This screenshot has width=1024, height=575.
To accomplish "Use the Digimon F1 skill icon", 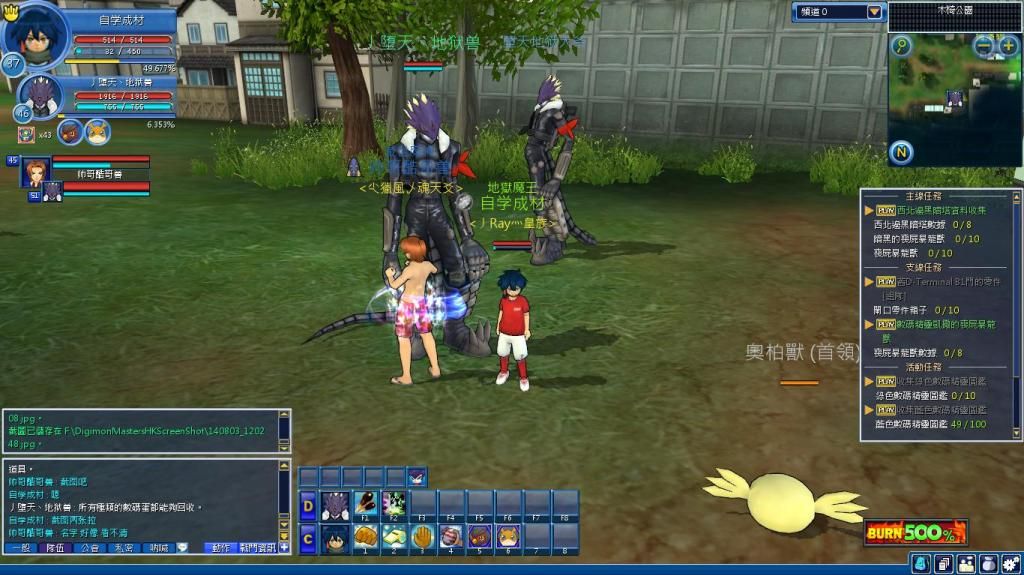I will click(366, 503).
